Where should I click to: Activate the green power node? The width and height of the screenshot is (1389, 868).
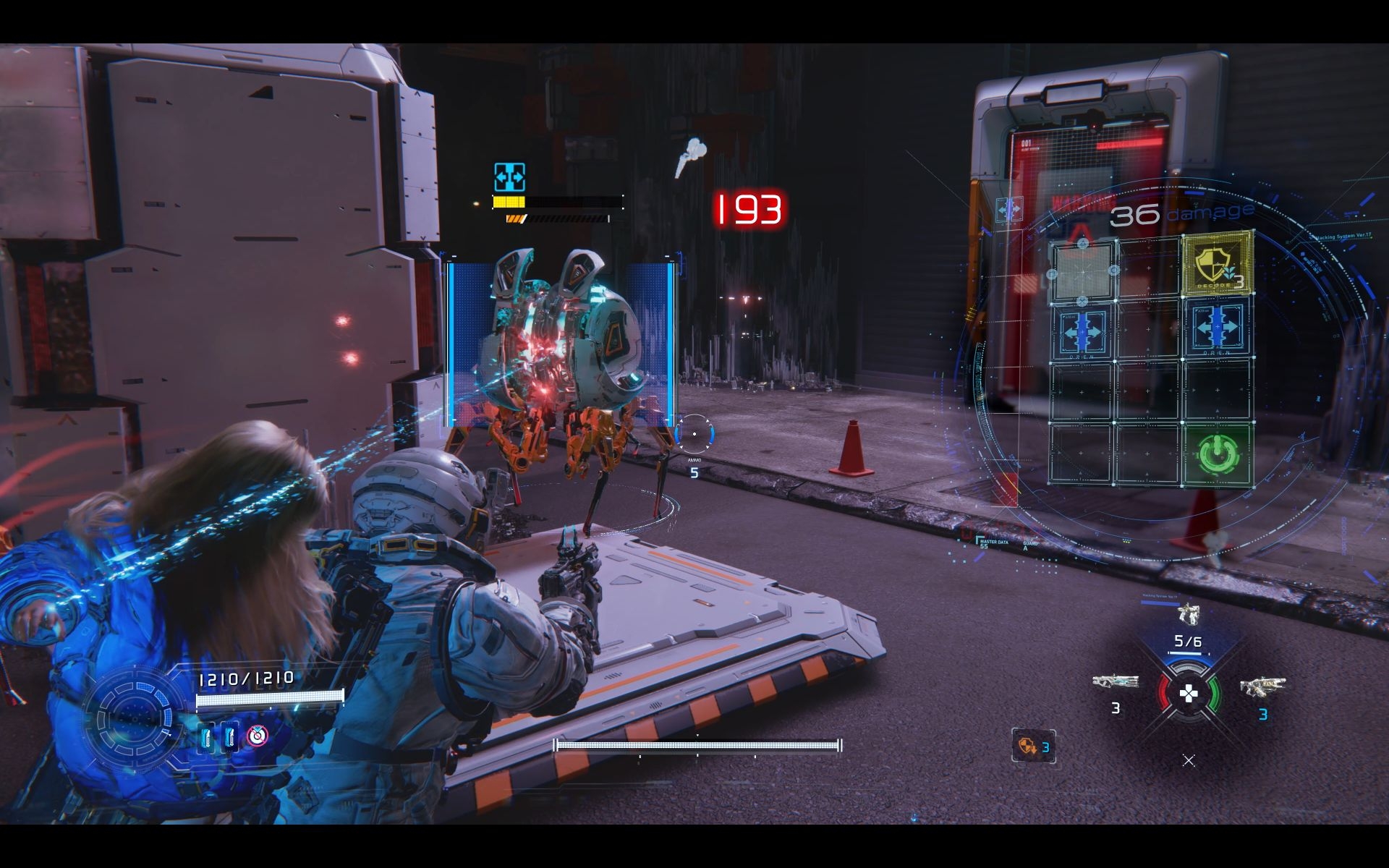click(1218, 454)
